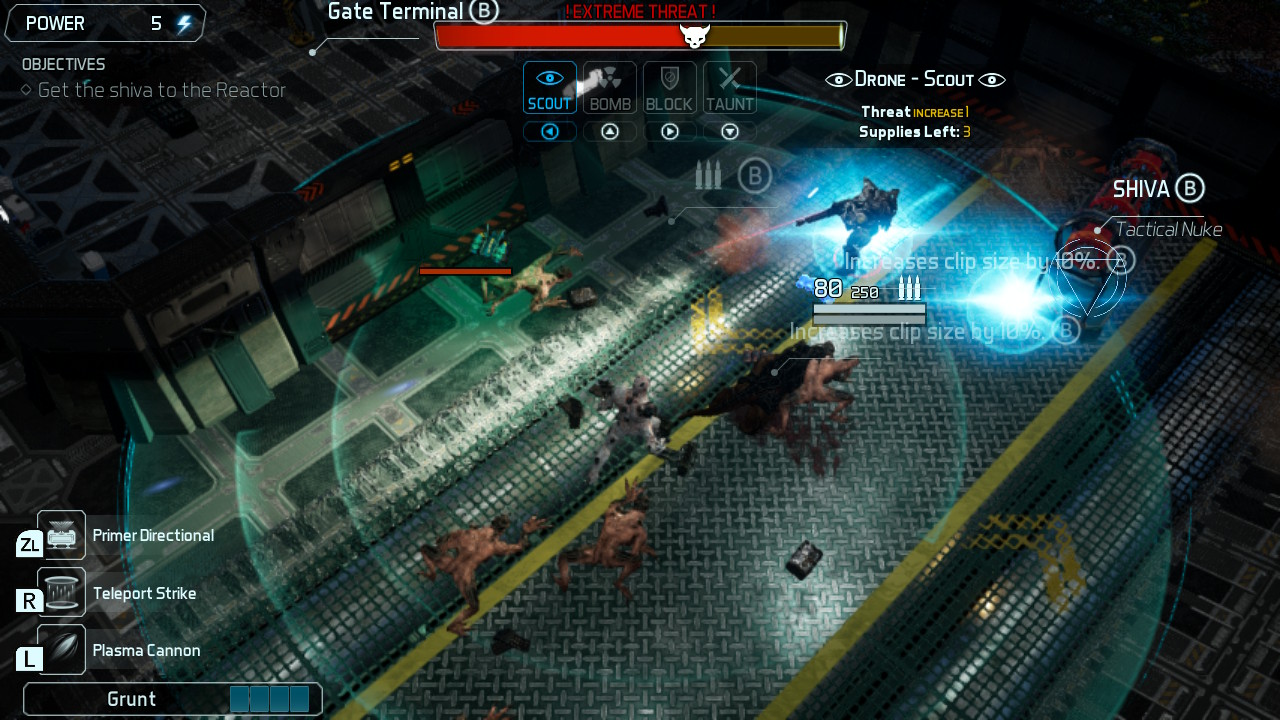Click the extreme threat progress bar

click(x=640, y=35)
